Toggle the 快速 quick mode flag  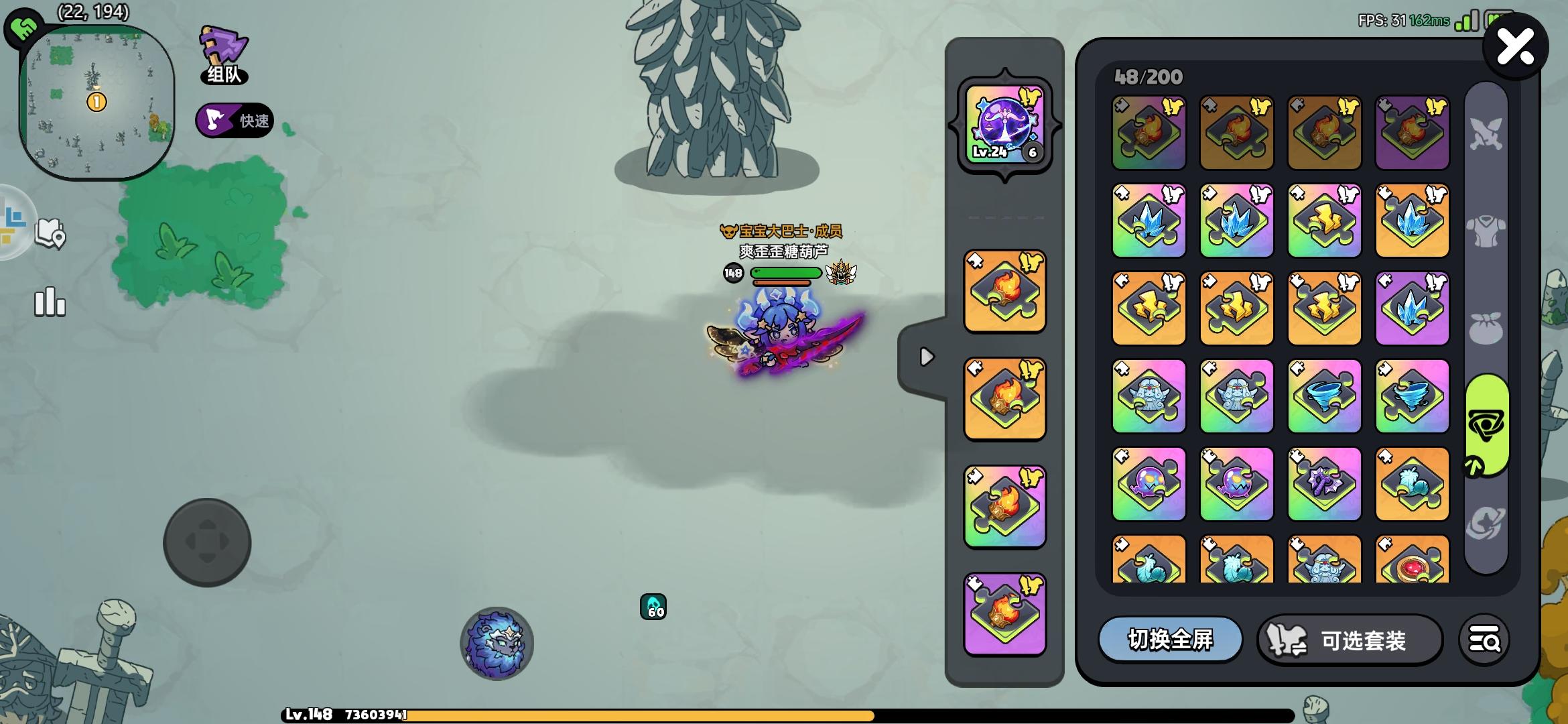(235, 121)
